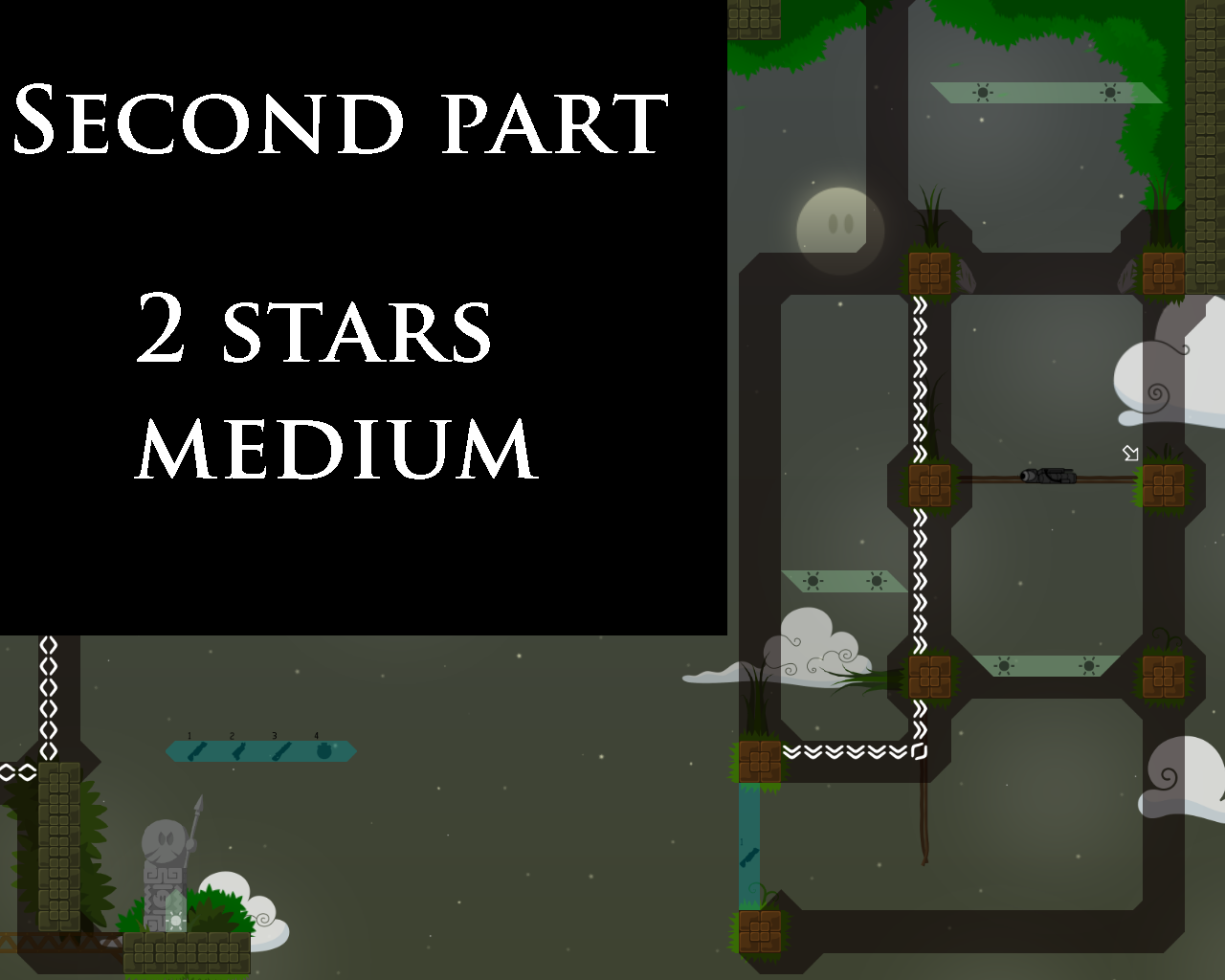This screenshot has width=1225, height=980.
Task: Pick tool slot number 3
Action: (x=280, y=751)
